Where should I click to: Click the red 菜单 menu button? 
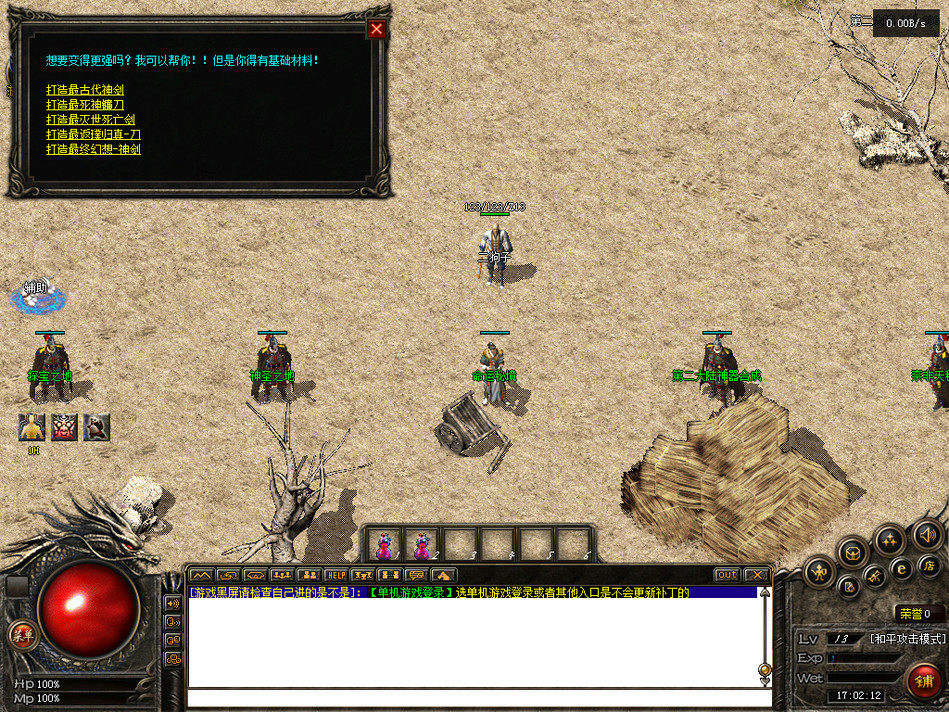pyautogui.click(x=20, y=634)
